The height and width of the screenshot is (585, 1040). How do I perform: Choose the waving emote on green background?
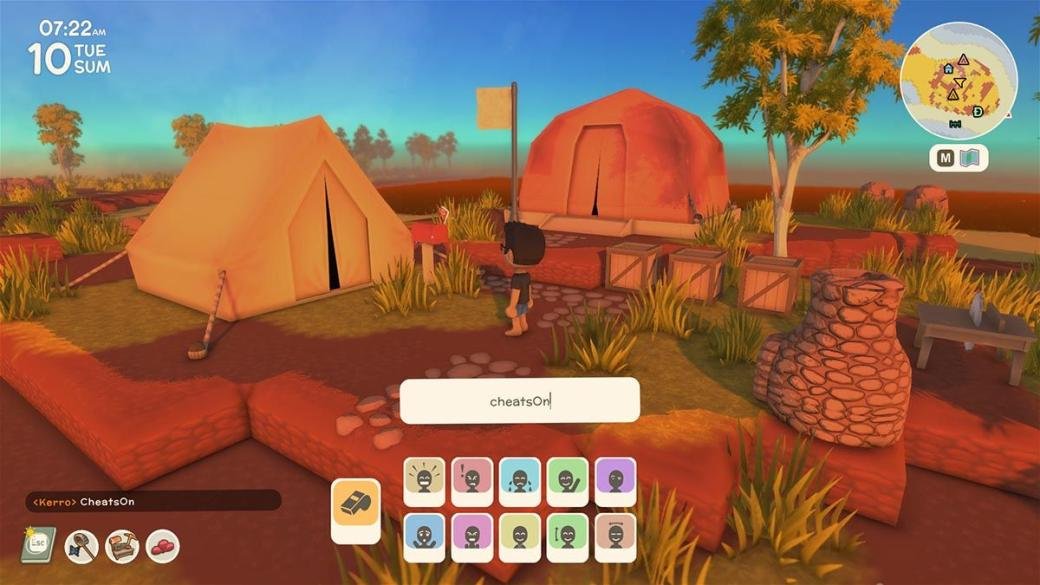[x=567, y=482]
